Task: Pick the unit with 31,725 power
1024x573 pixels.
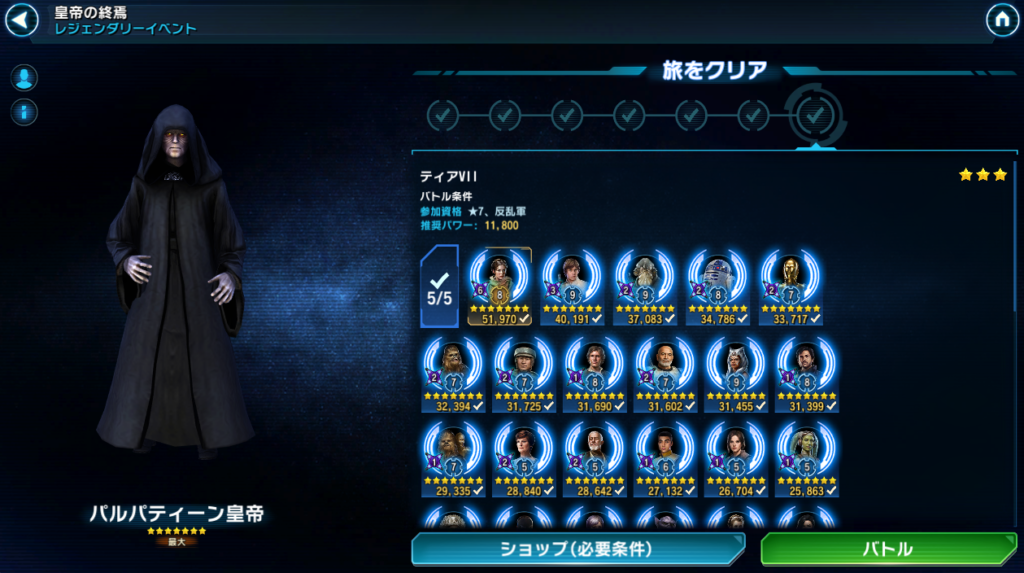Action: (x=523, y=372)
